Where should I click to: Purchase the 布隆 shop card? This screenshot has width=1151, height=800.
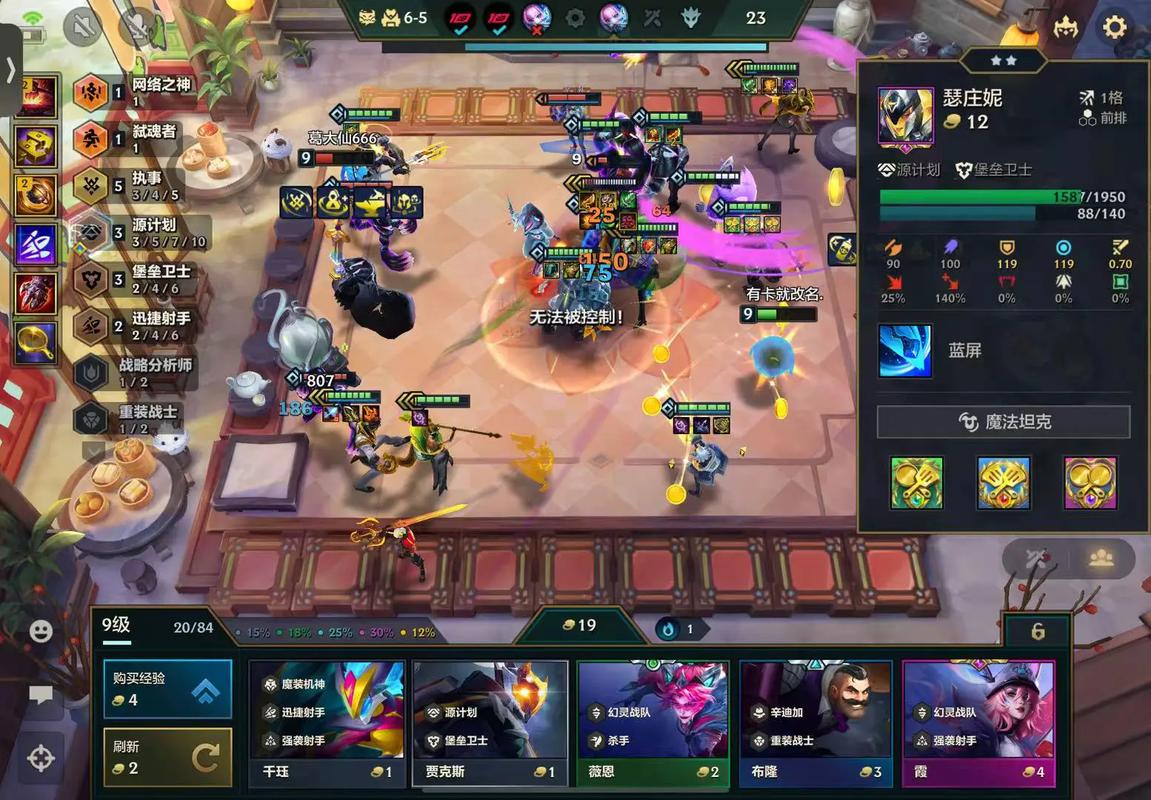click(816, 723)
